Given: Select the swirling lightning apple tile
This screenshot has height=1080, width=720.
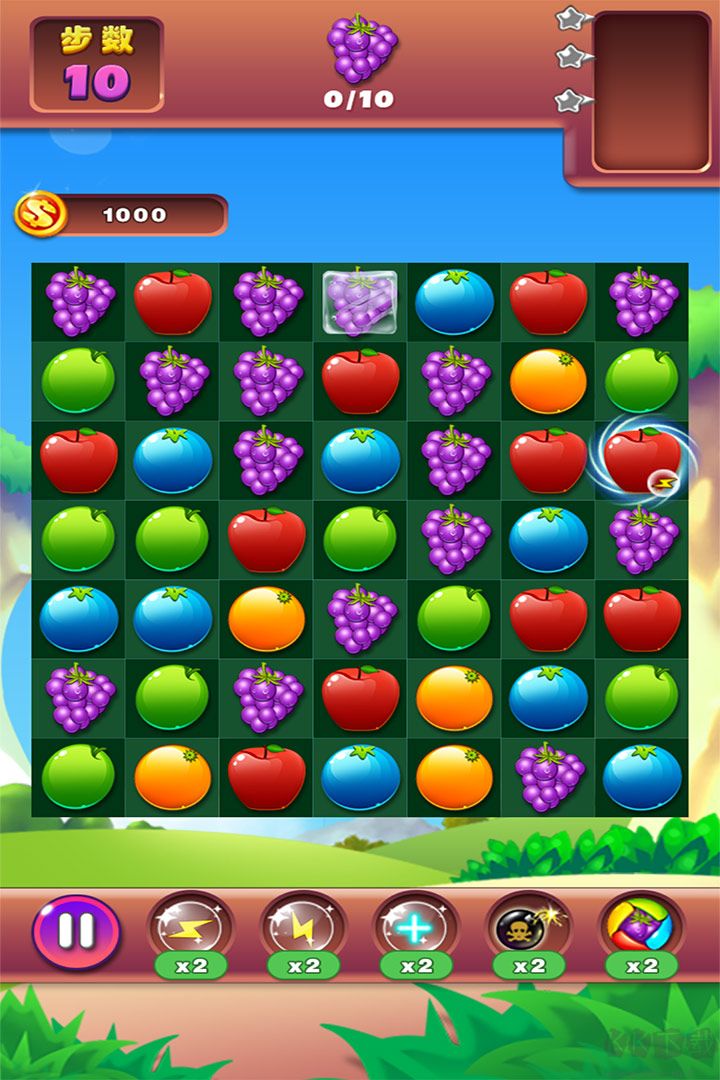Looking at the screenshot, I should pos(642,461).
